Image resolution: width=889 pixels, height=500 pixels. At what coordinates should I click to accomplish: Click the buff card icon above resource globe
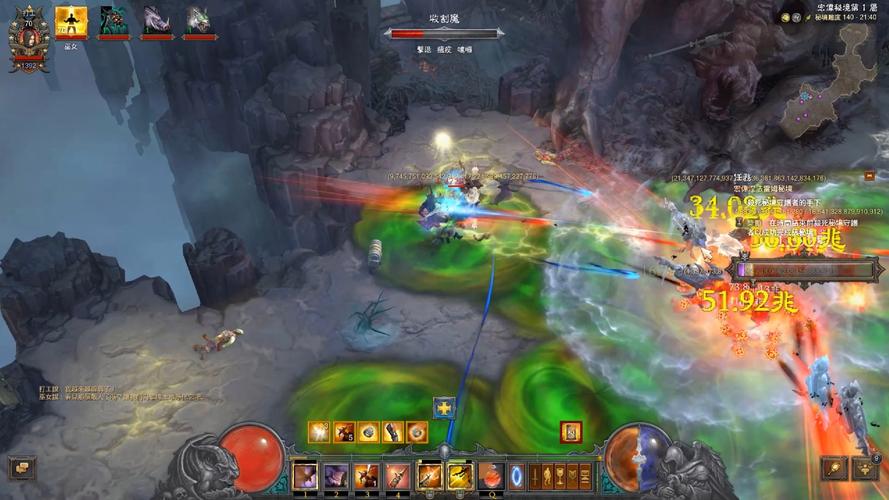click(572, 432)
